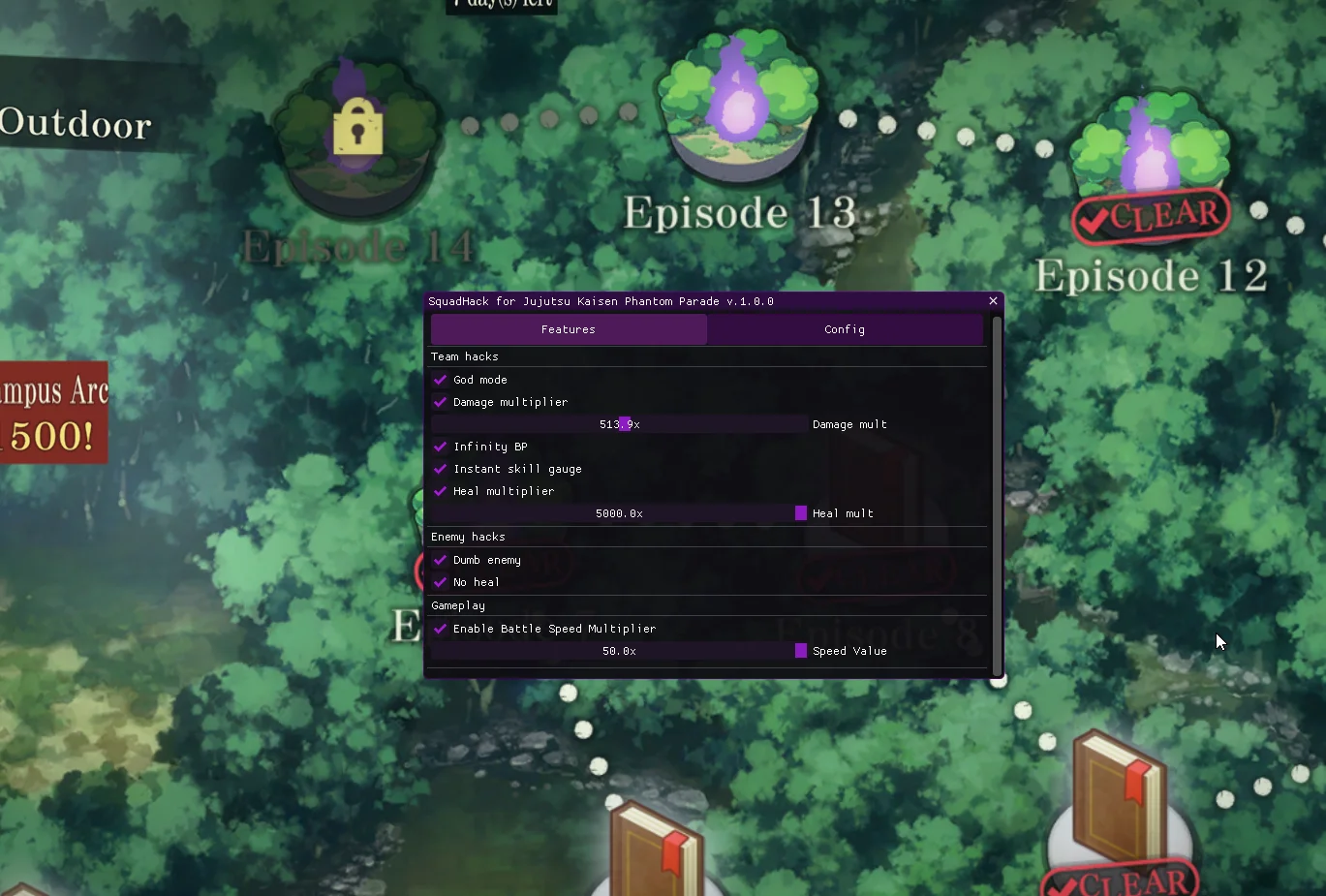The image size is (1326, 896).
Task: Click the Campus Arc 500 banner
Action: click(x=53, y=412)
